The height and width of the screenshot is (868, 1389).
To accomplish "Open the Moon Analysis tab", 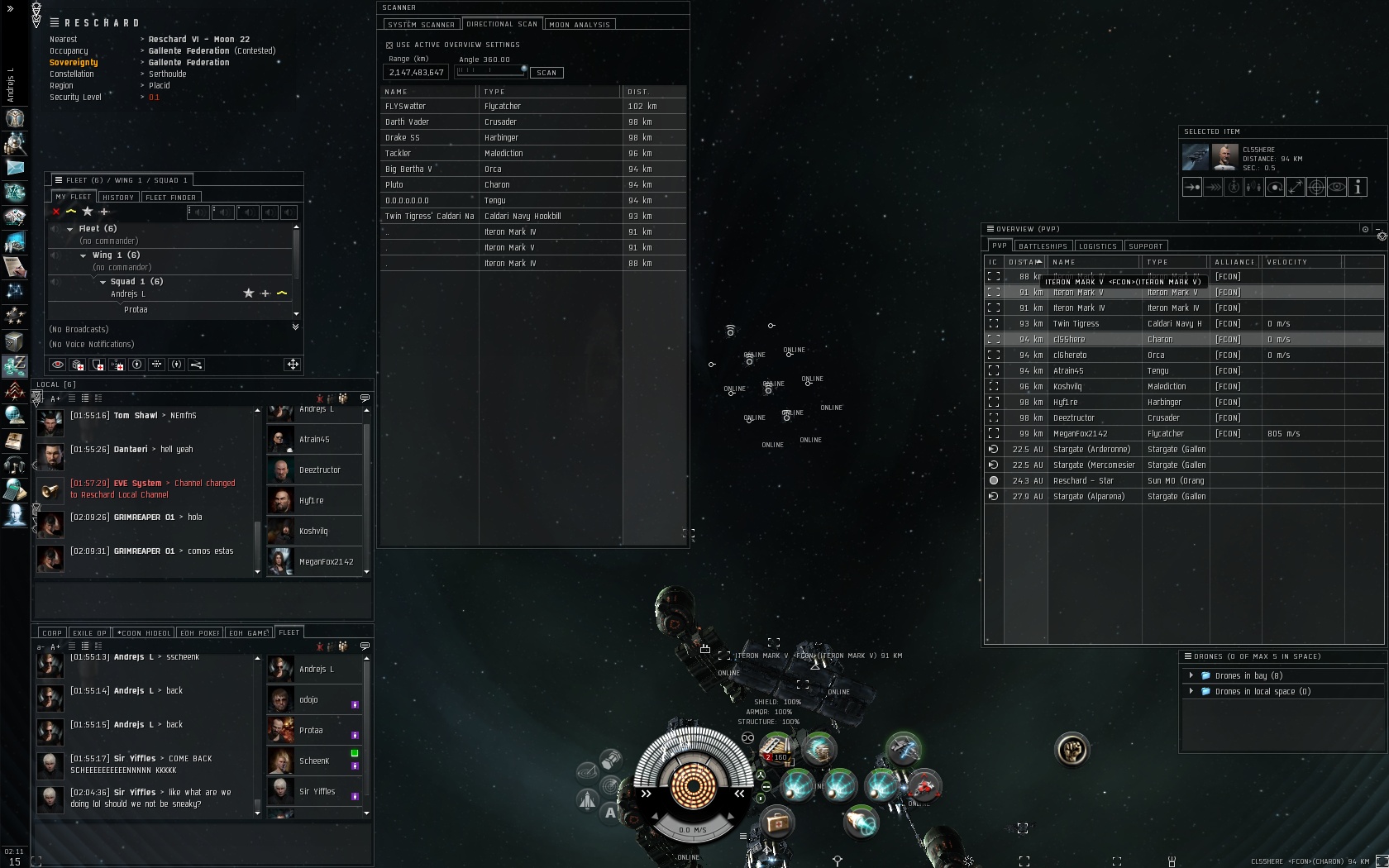I will point(580,25).
